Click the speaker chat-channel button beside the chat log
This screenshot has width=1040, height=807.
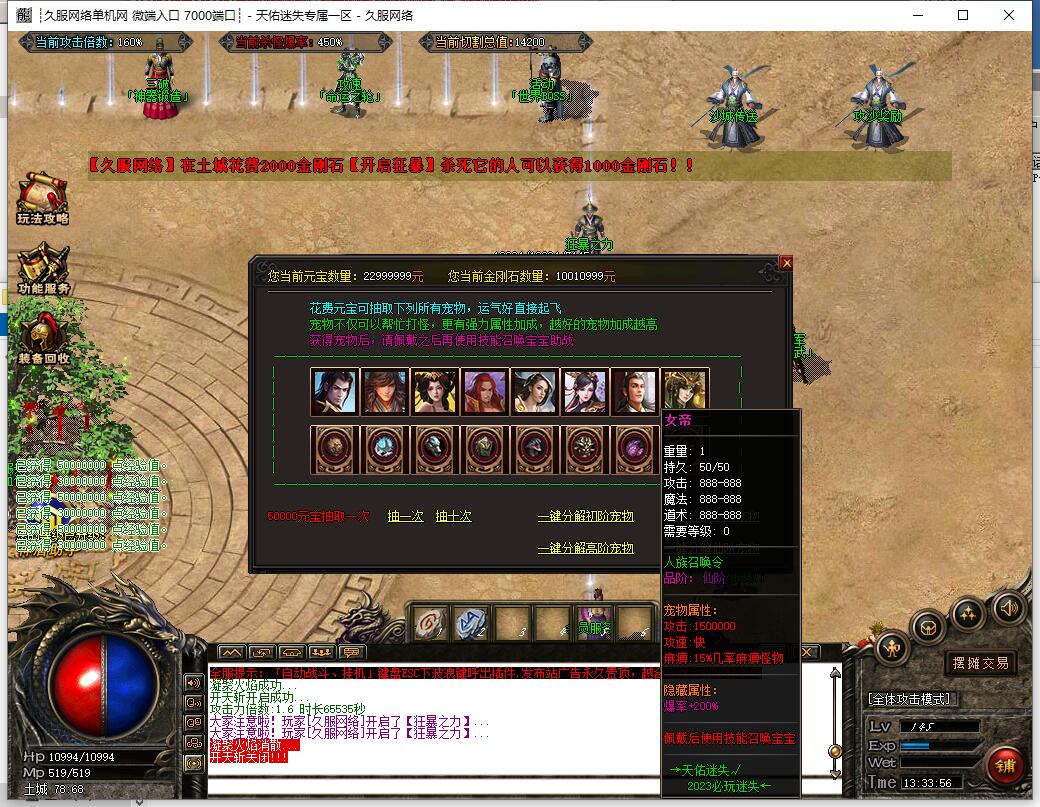point(194,682)
